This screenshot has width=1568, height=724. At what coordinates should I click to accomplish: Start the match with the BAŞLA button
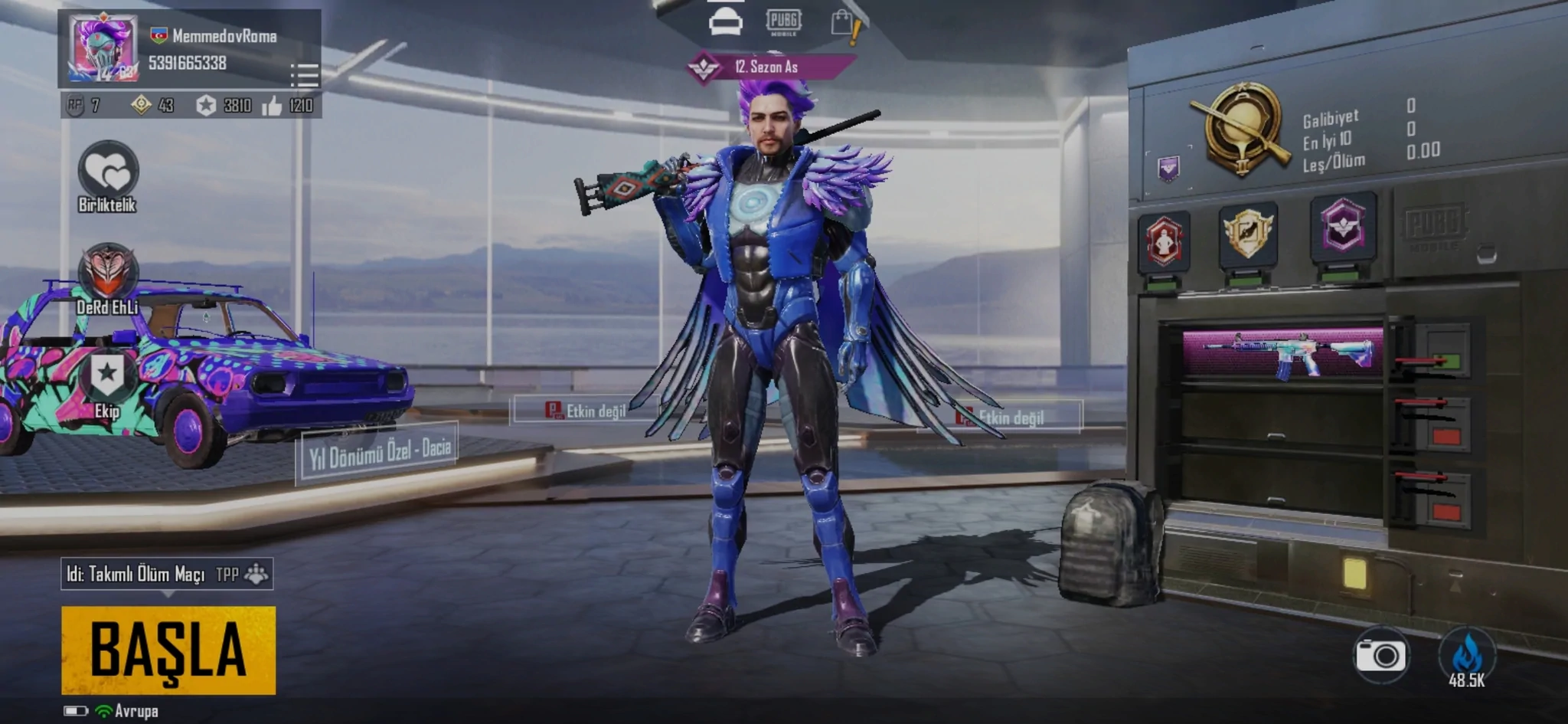click(168, 650)
